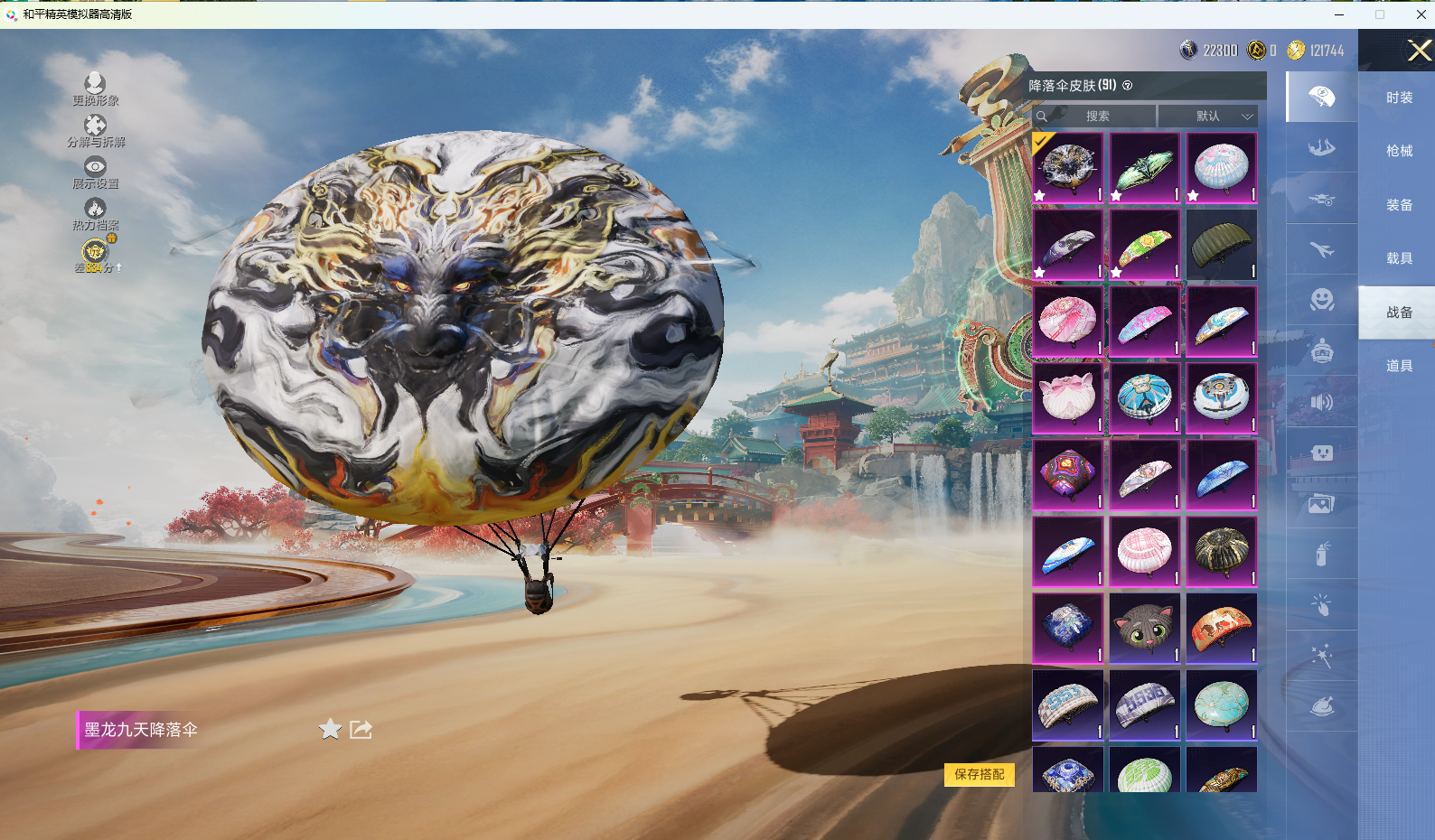Switch to the 枪械 firearms tab
The width and height of the screenshot is (1435, 840).
1399,151
